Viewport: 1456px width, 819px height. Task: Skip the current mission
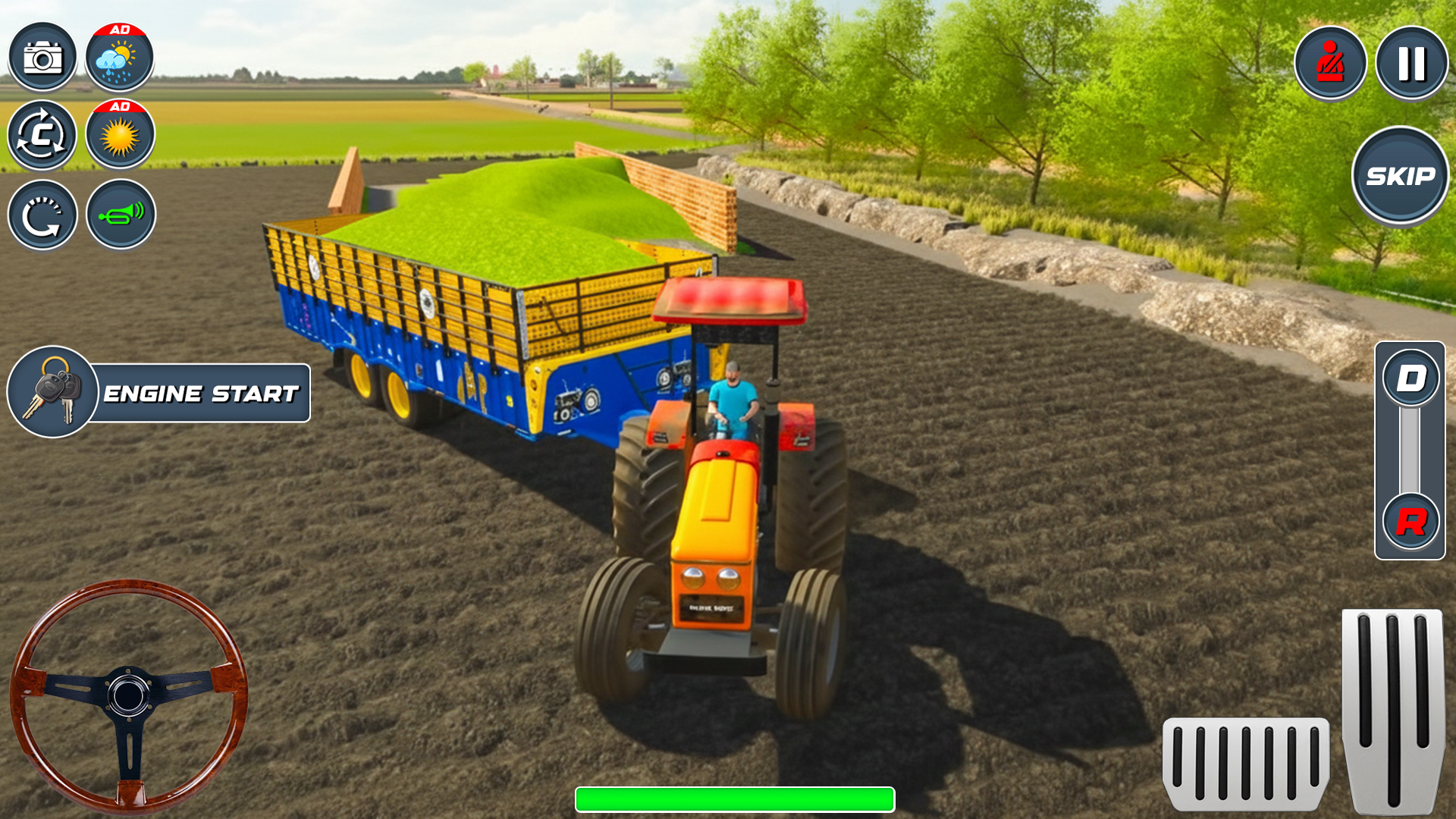[1399, 176]
